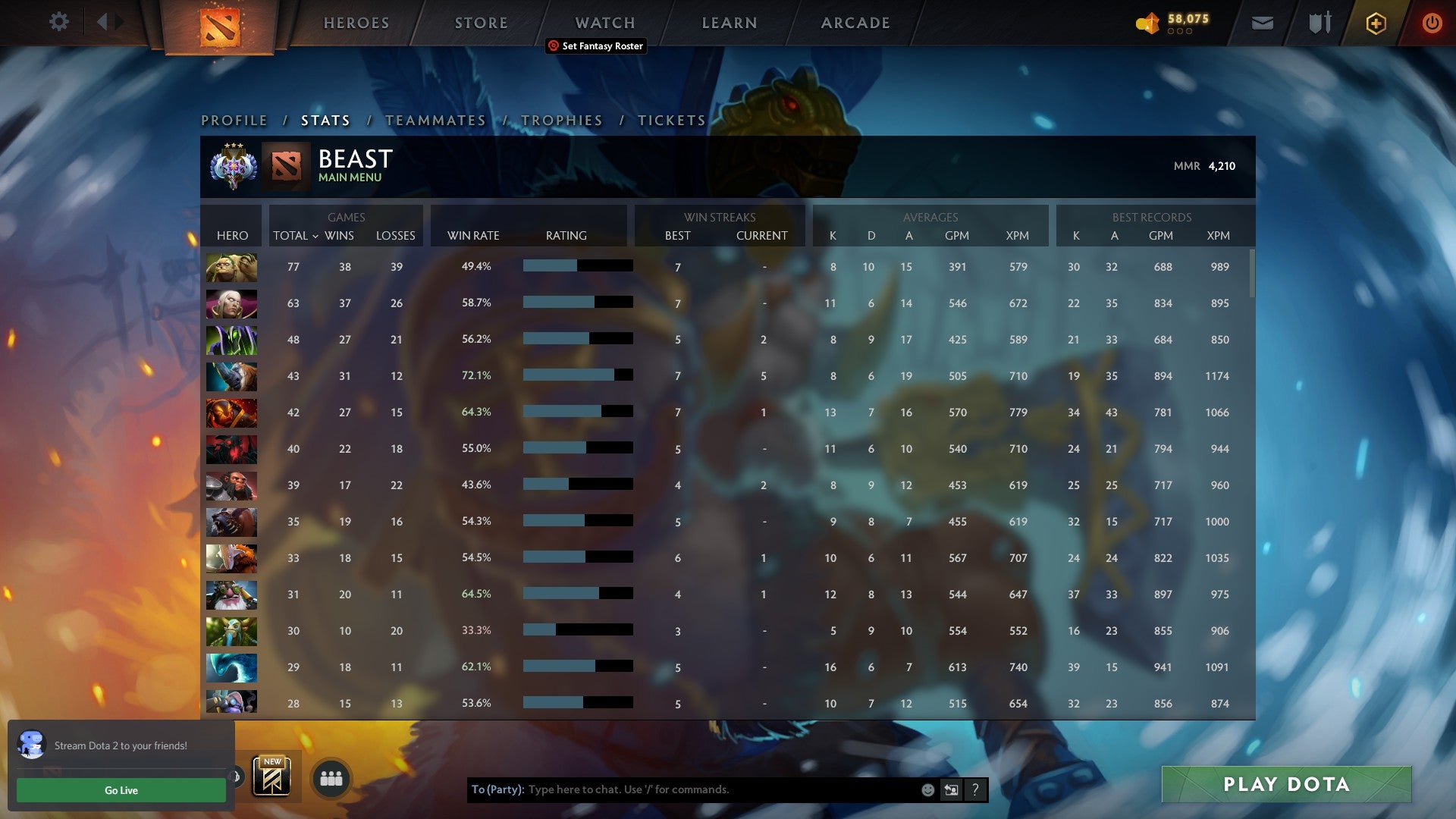Open the emoticon picker in the chat bar
The image size is (1456, 819).
point(927,789)
